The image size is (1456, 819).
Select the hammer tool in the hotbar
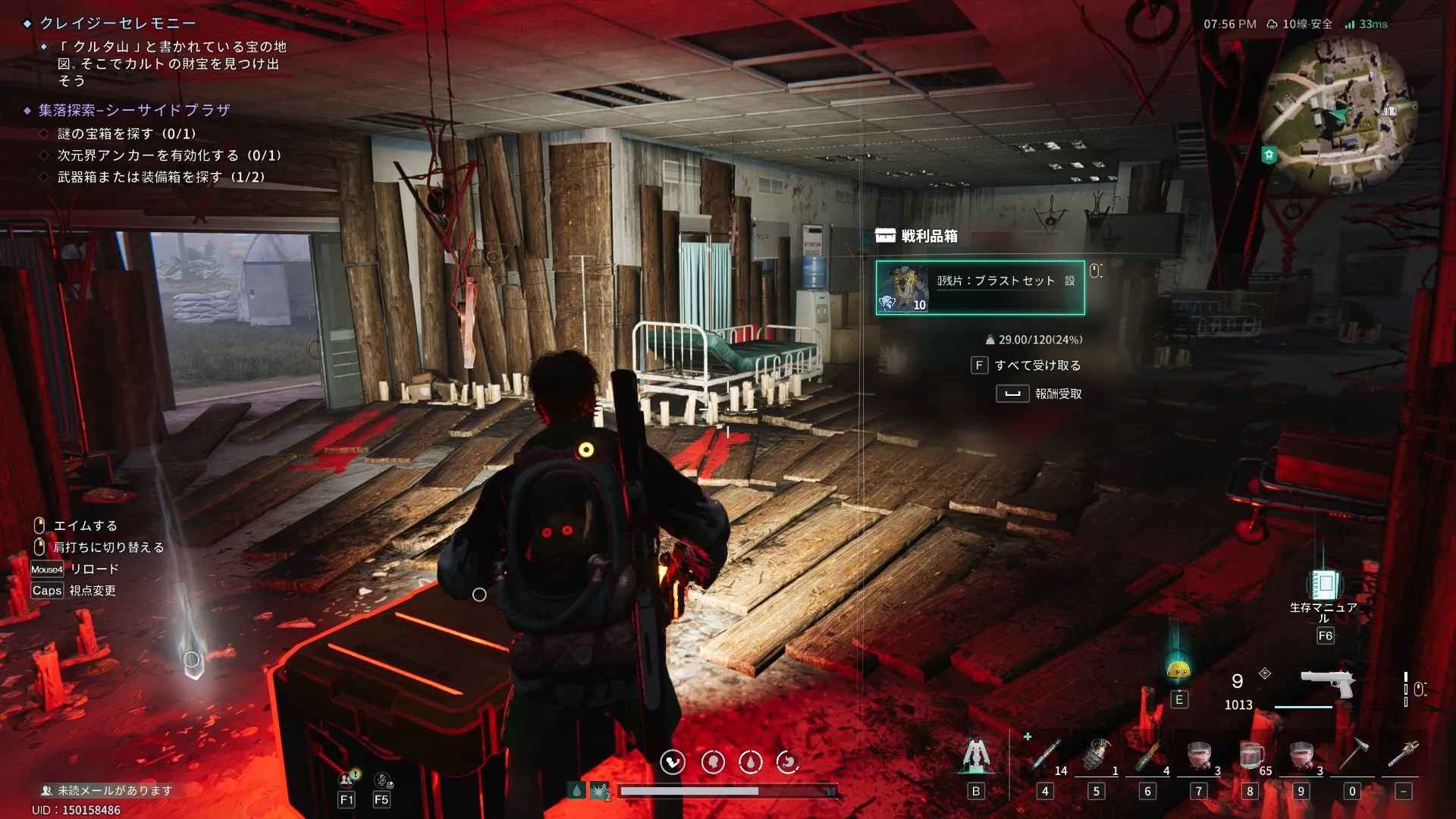click(x=1352, y=756)
